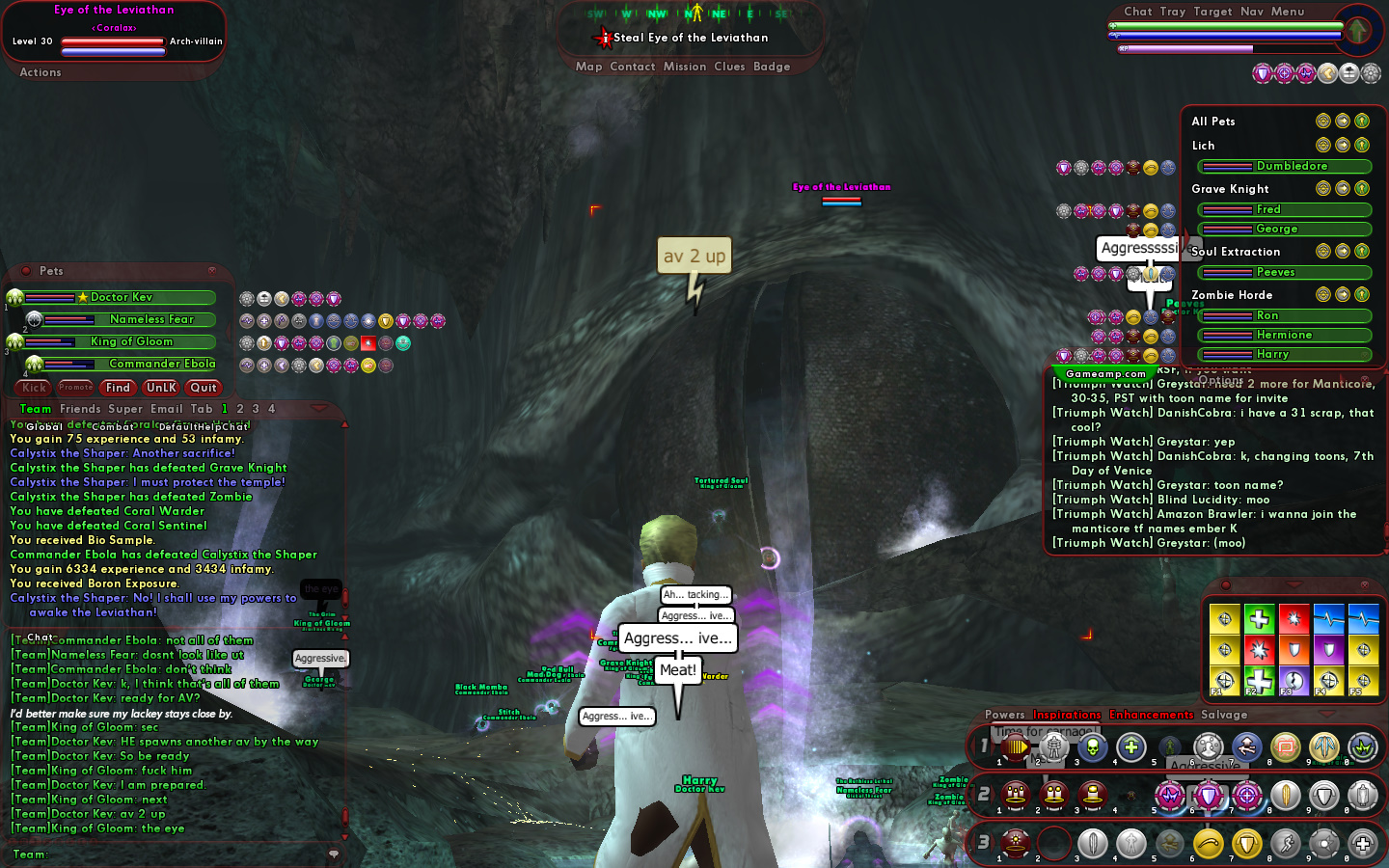Toggle the Chat window from top menu
The width and height of the screenshot is (1389, 868).
pyautogui.click(x=1137, y=12)
